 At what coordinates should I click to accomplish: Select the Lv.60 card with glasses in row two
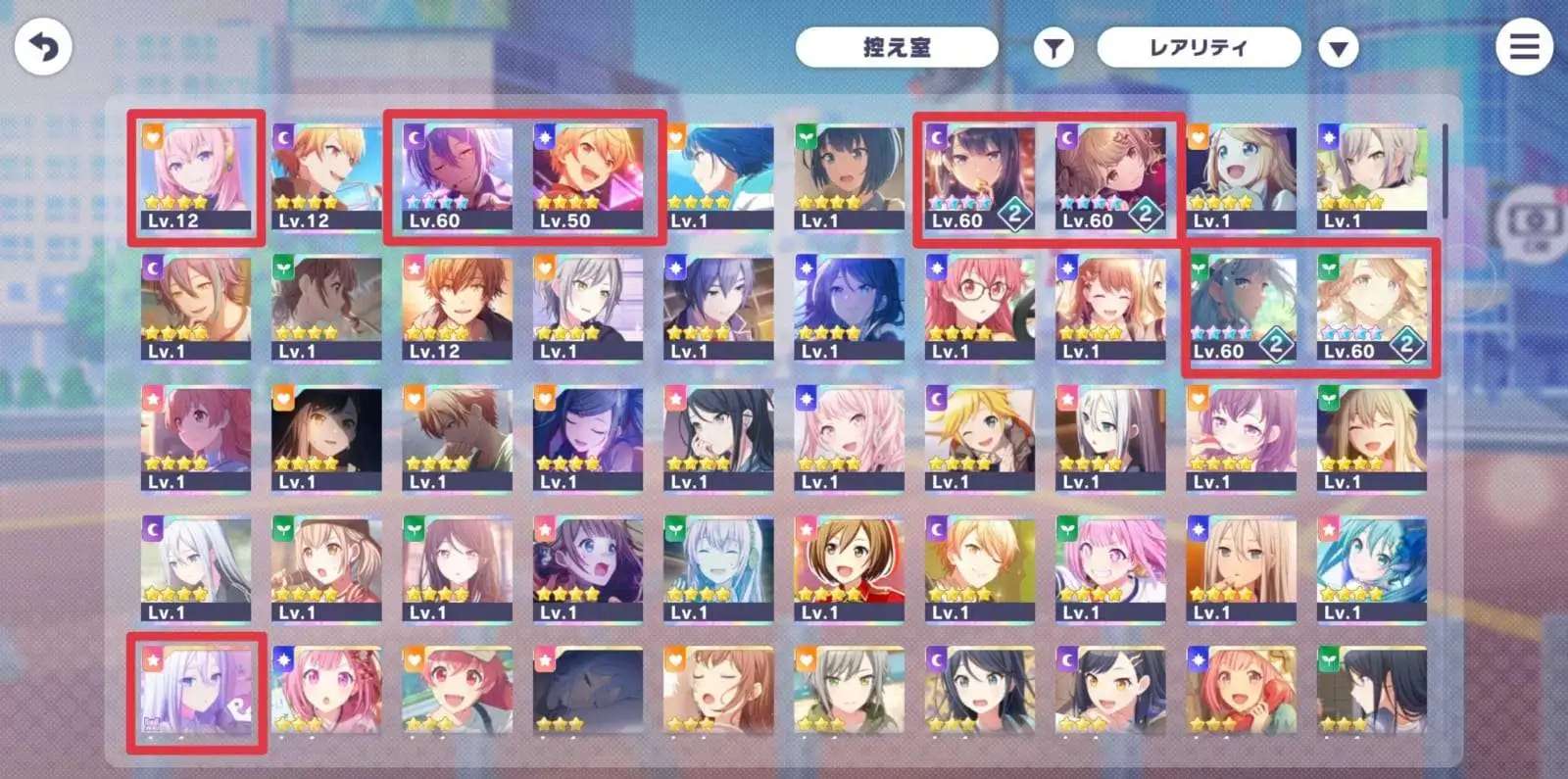click(x=980, y=304)
